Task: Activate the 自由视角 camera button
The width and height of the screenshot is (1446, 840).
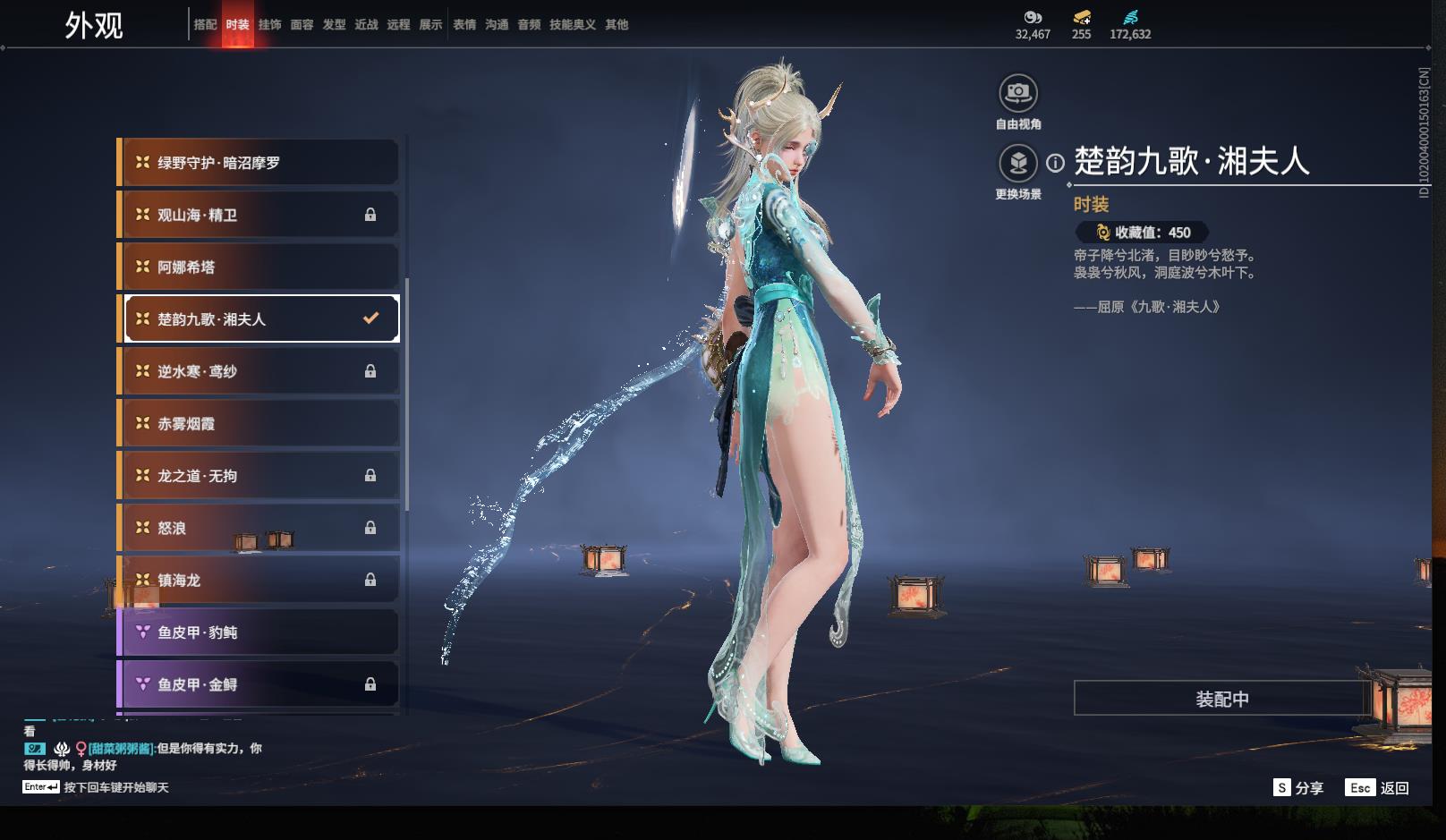Action: [1017, 92]
